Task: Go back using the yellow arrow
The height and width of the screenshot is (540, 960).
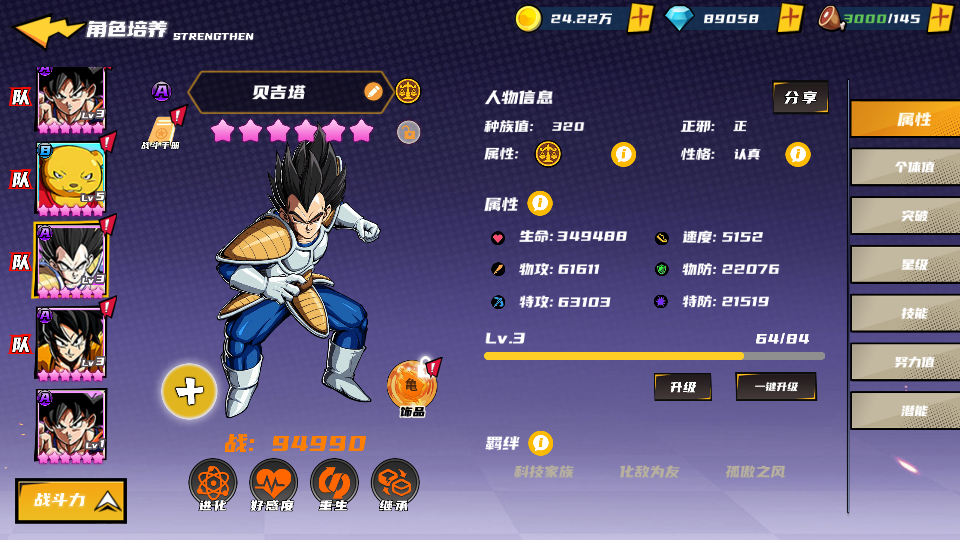Action: tap(46, 30)
